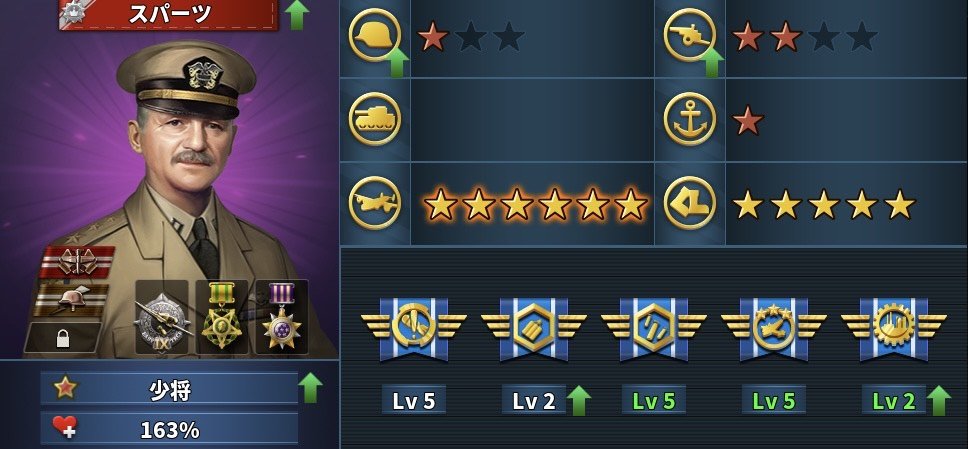Select the green-ribbon gold star medal
The width and height of the screenshot is (968, 449).
[x=221, y=317]
